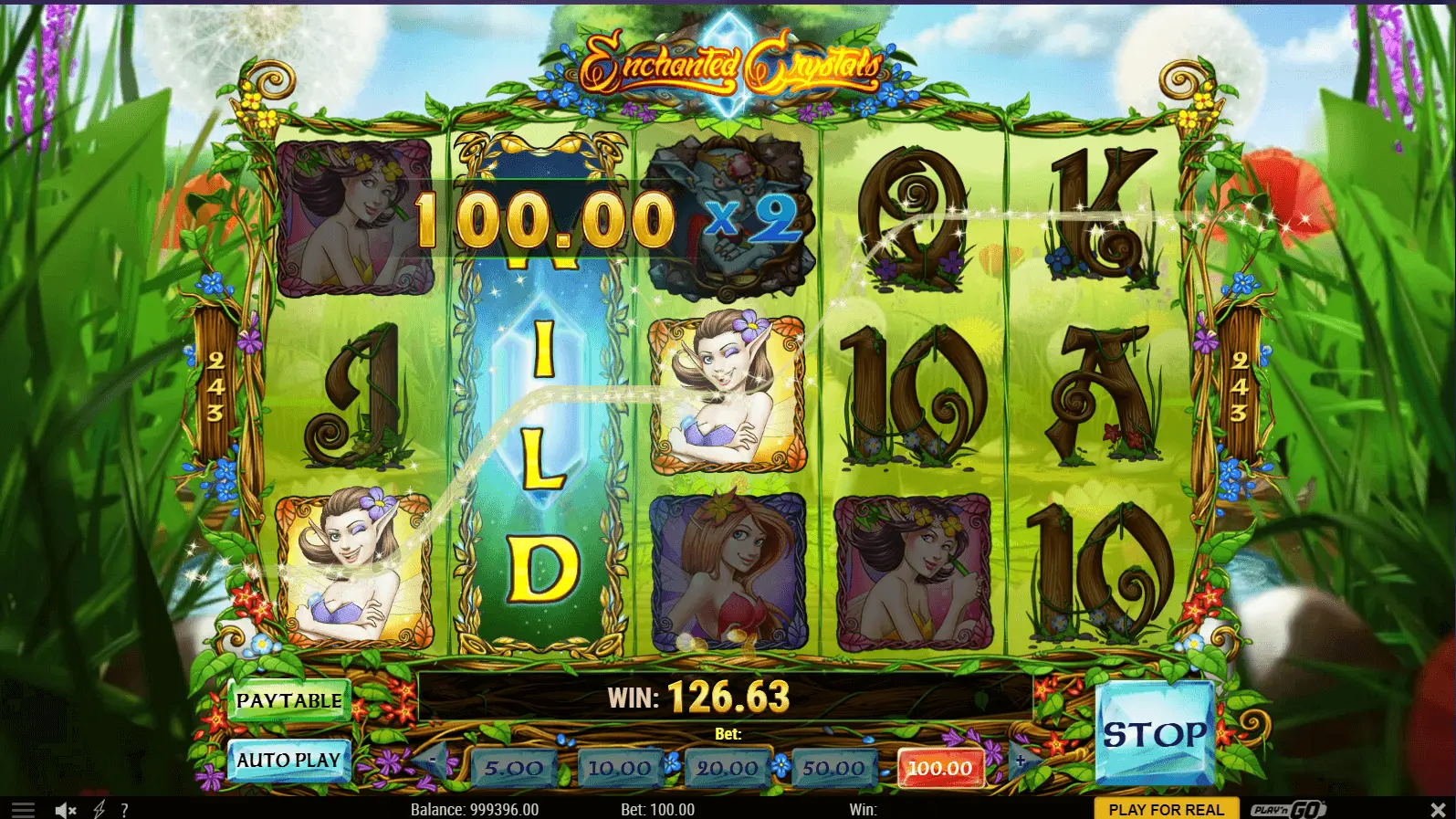Increase bet with the plus arrow
The height and width of the screenshot is (819, 1456).
pyautogui.click(x=1021, y=760)
